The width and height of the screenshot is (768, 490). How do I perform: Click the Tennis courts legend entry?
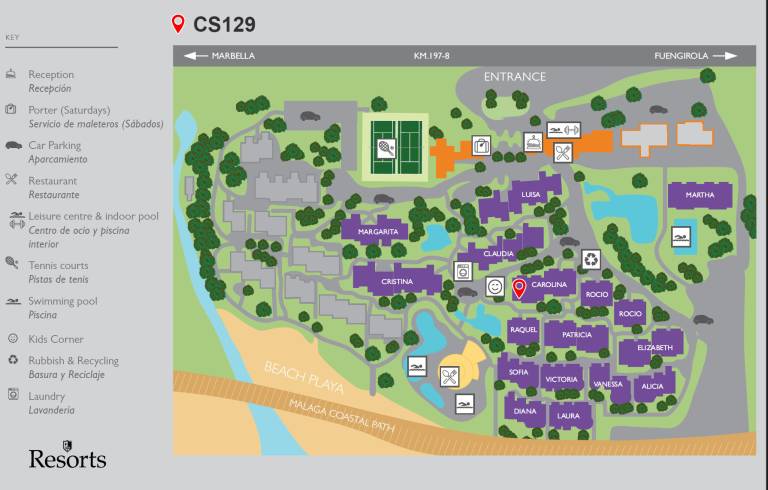click(58, 266)
